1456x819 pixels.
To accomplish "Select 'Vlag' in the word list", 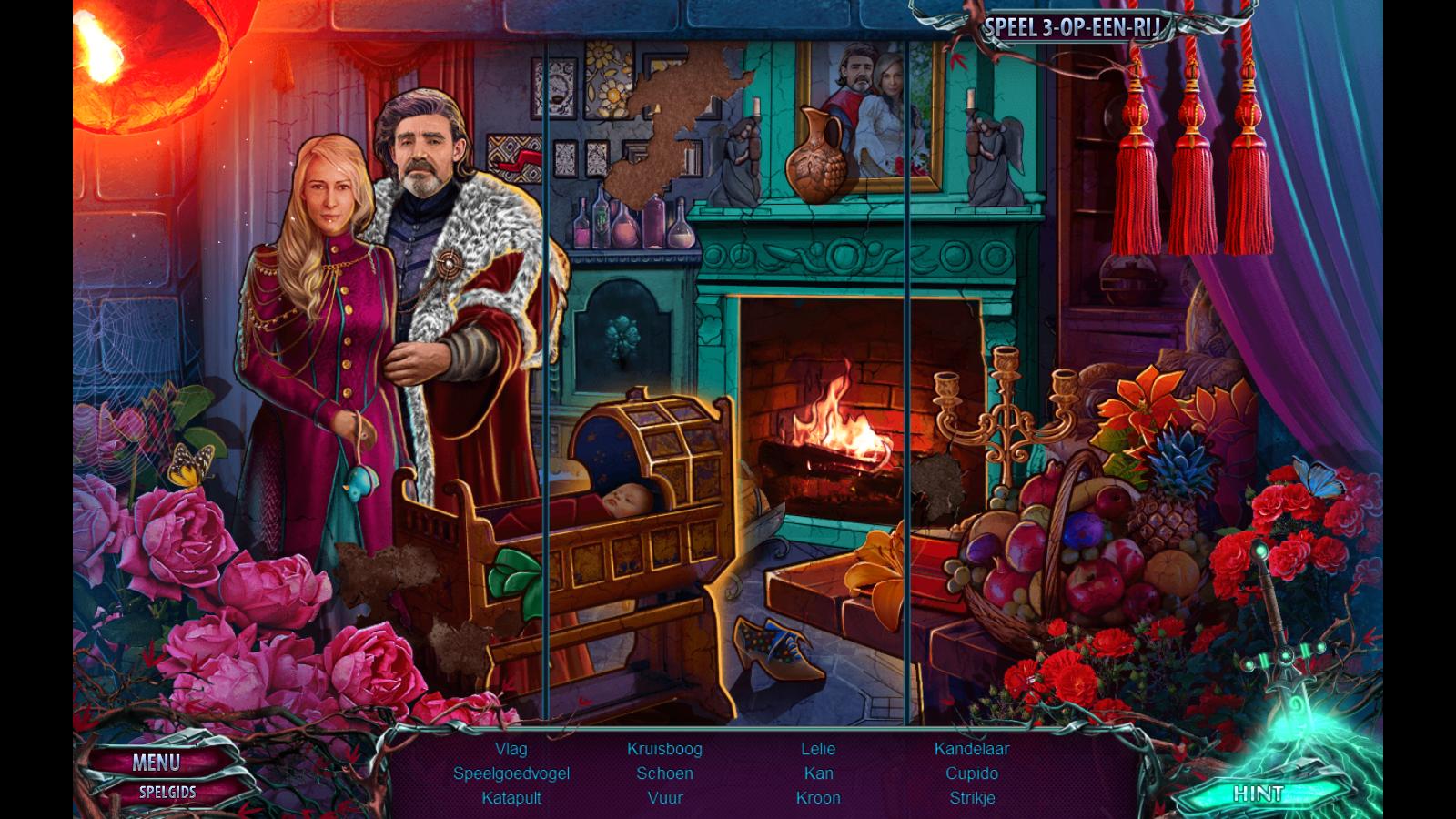I will click(511, 749).
